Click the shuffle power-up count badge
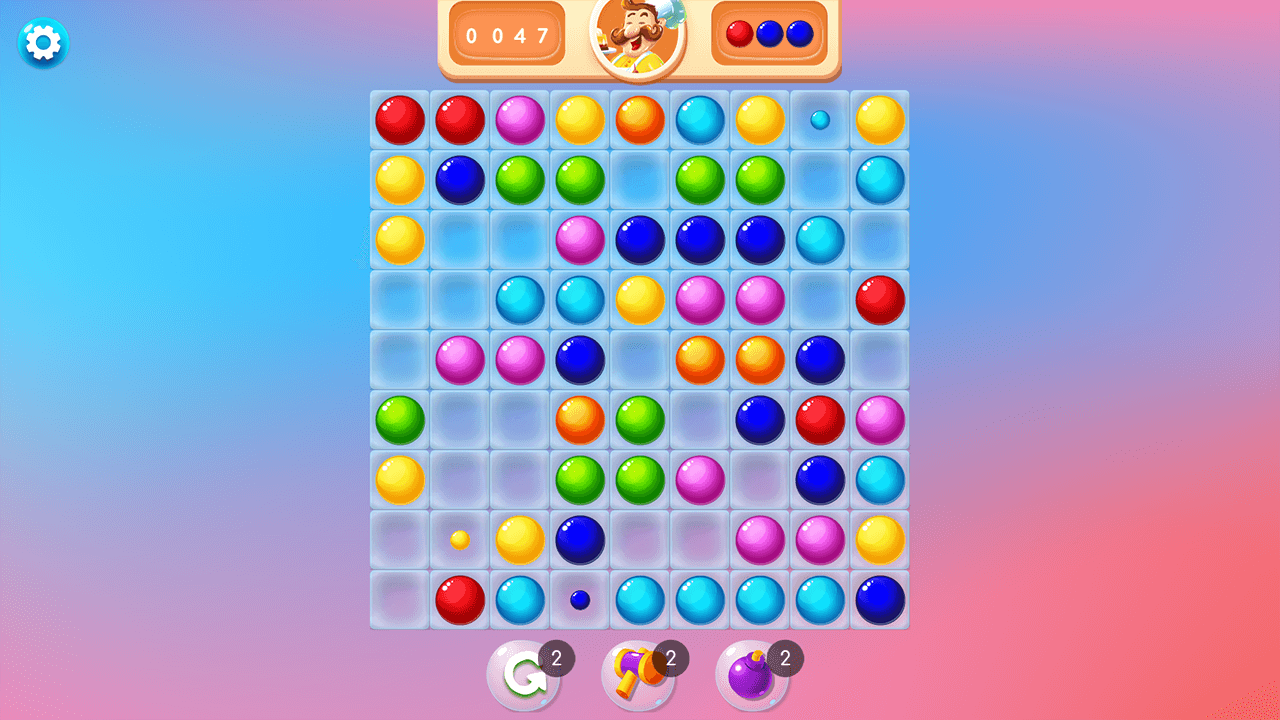This screenshot has height=720, width=1280. tap(556, 658)
